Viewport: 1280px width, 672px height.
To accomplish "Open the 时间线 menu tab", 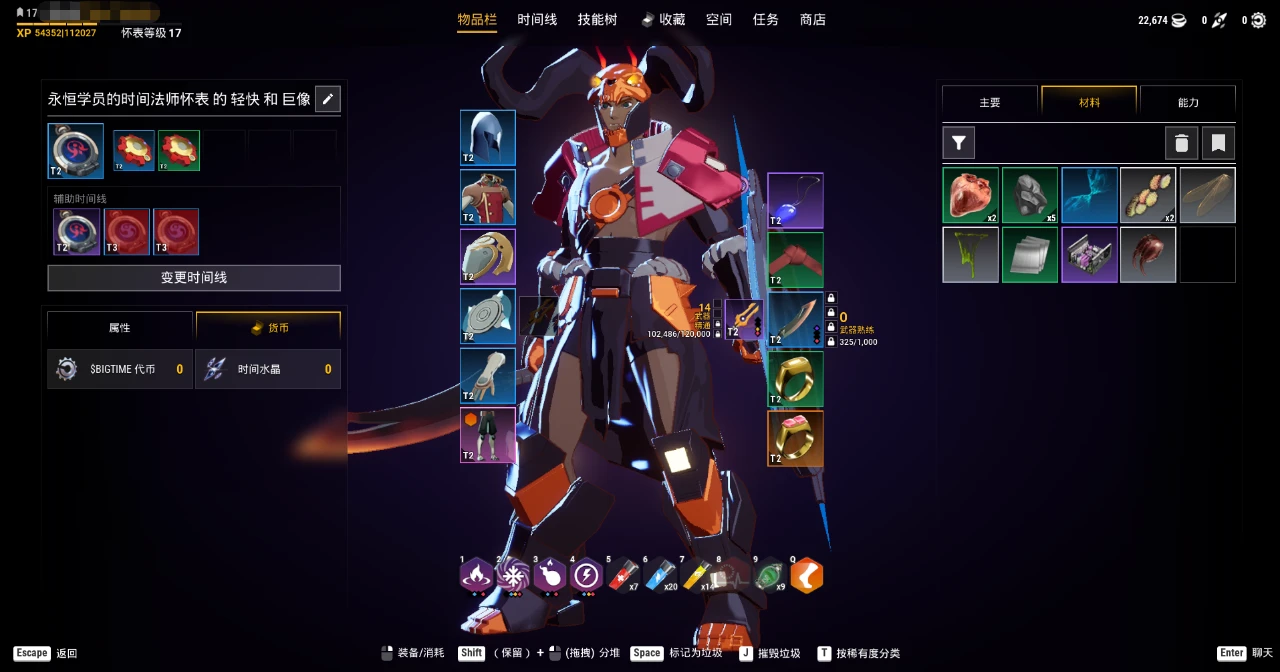I will point(537,20).
